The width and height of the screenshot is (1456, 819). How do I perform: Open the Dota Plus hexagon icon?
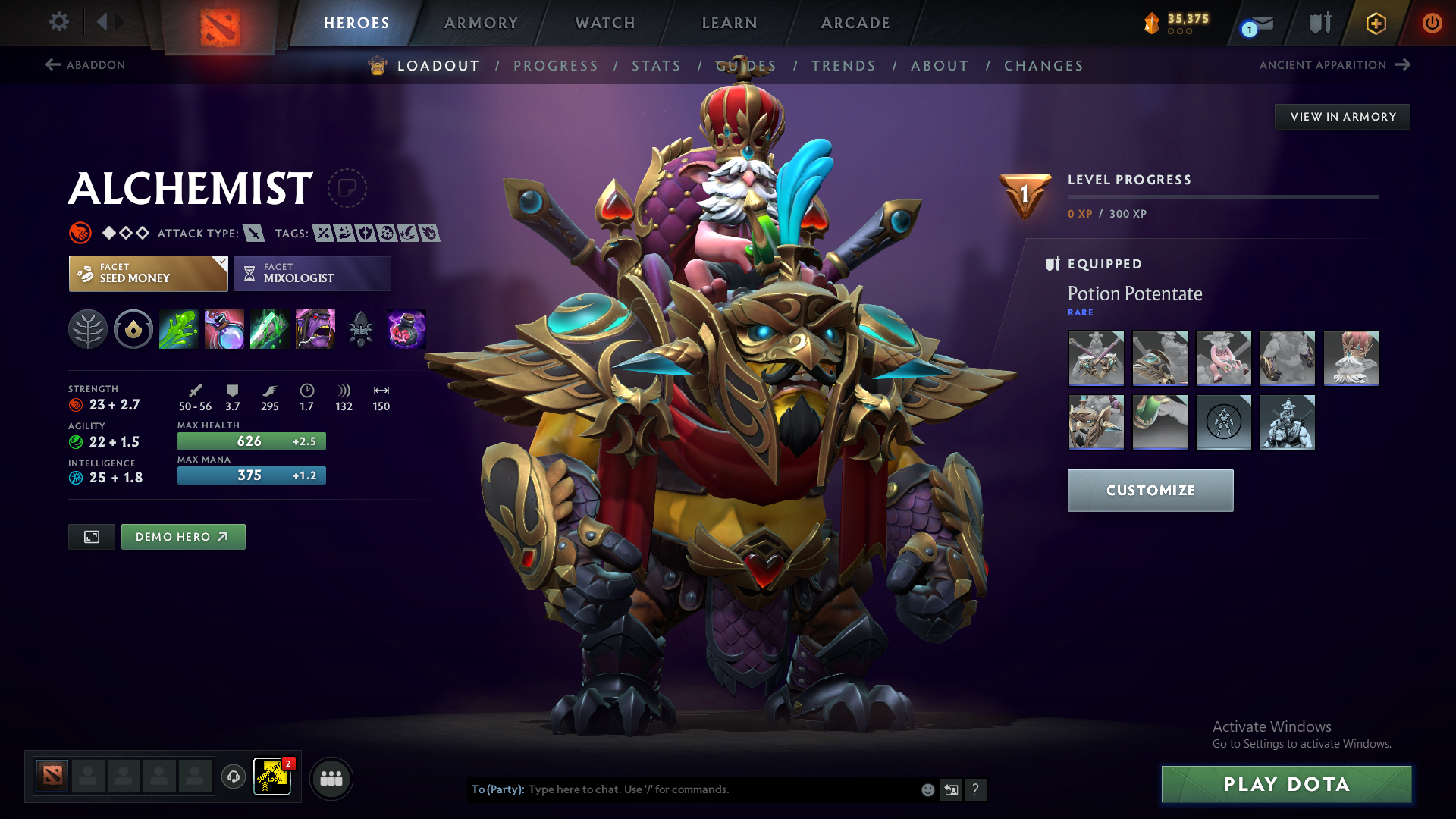point(1376,23)
